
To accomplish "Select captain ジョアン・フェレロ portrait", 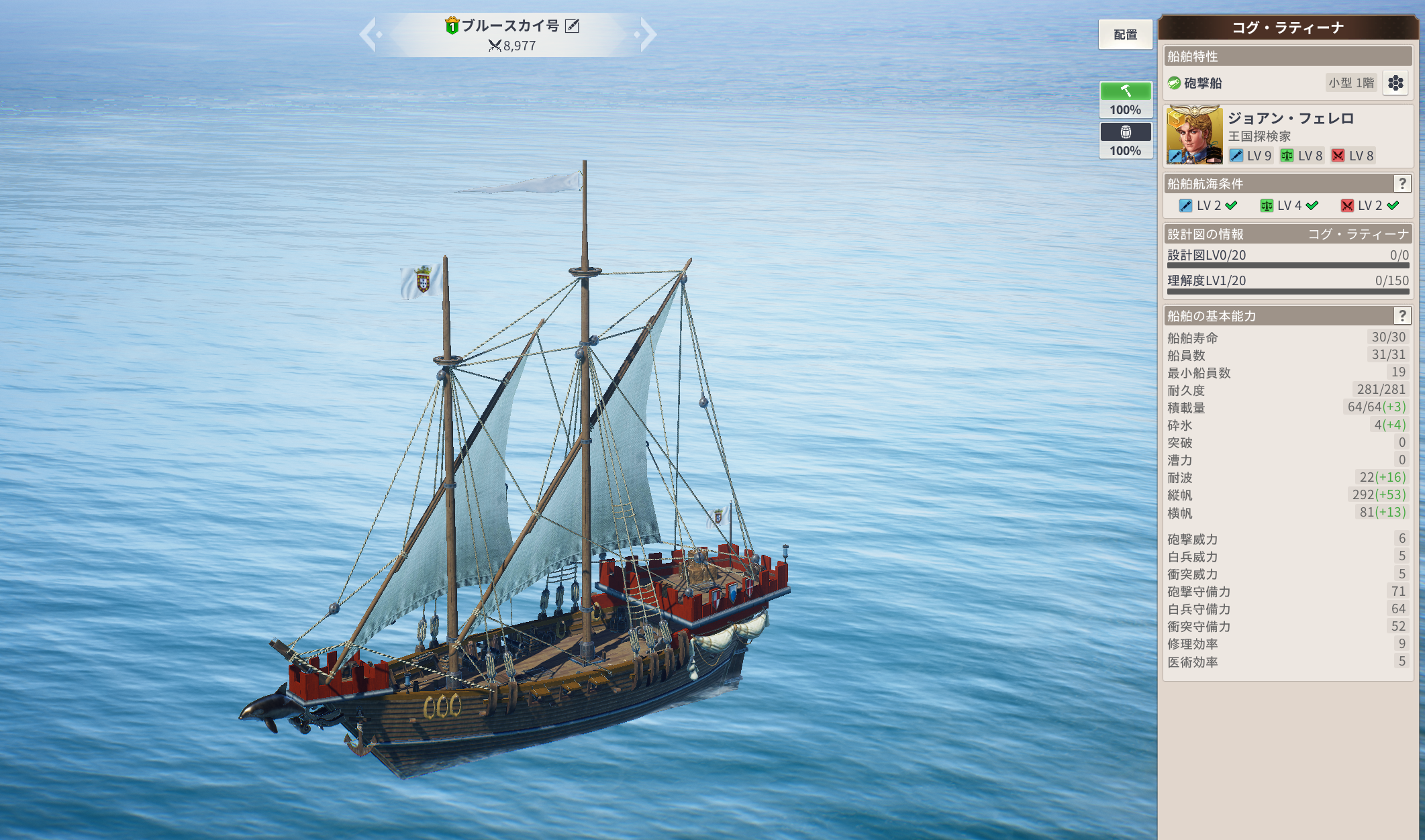I will [x=1194, y=135].
